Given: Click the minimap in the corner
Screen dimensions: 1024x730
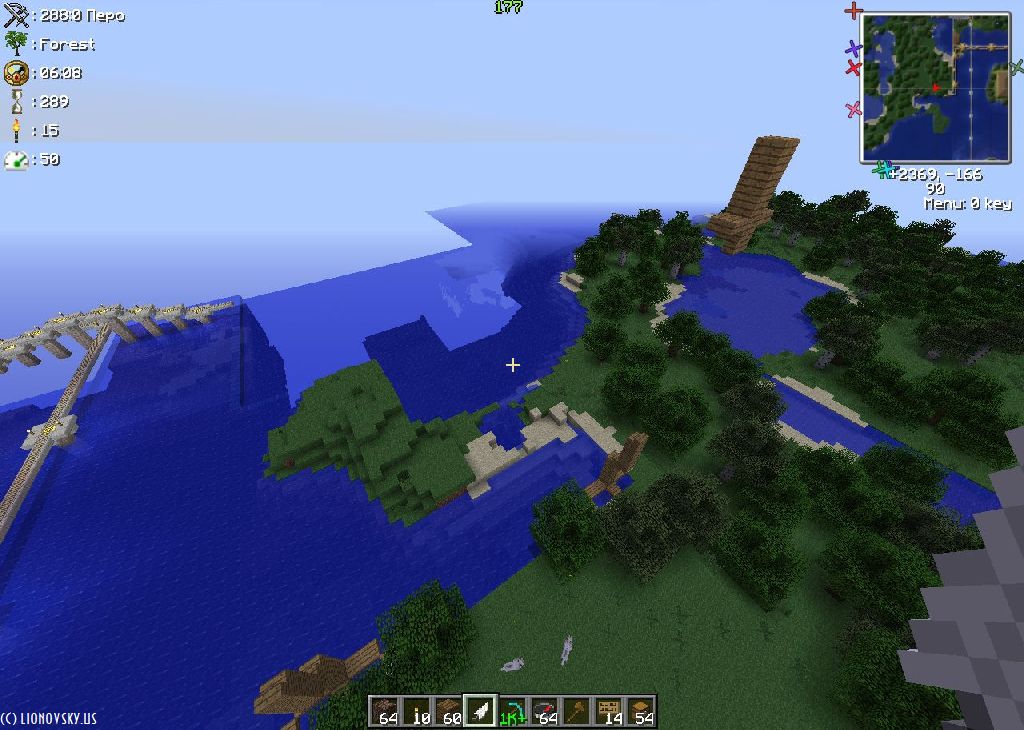Looking at the screenshot, I should (x=935, y=88).
